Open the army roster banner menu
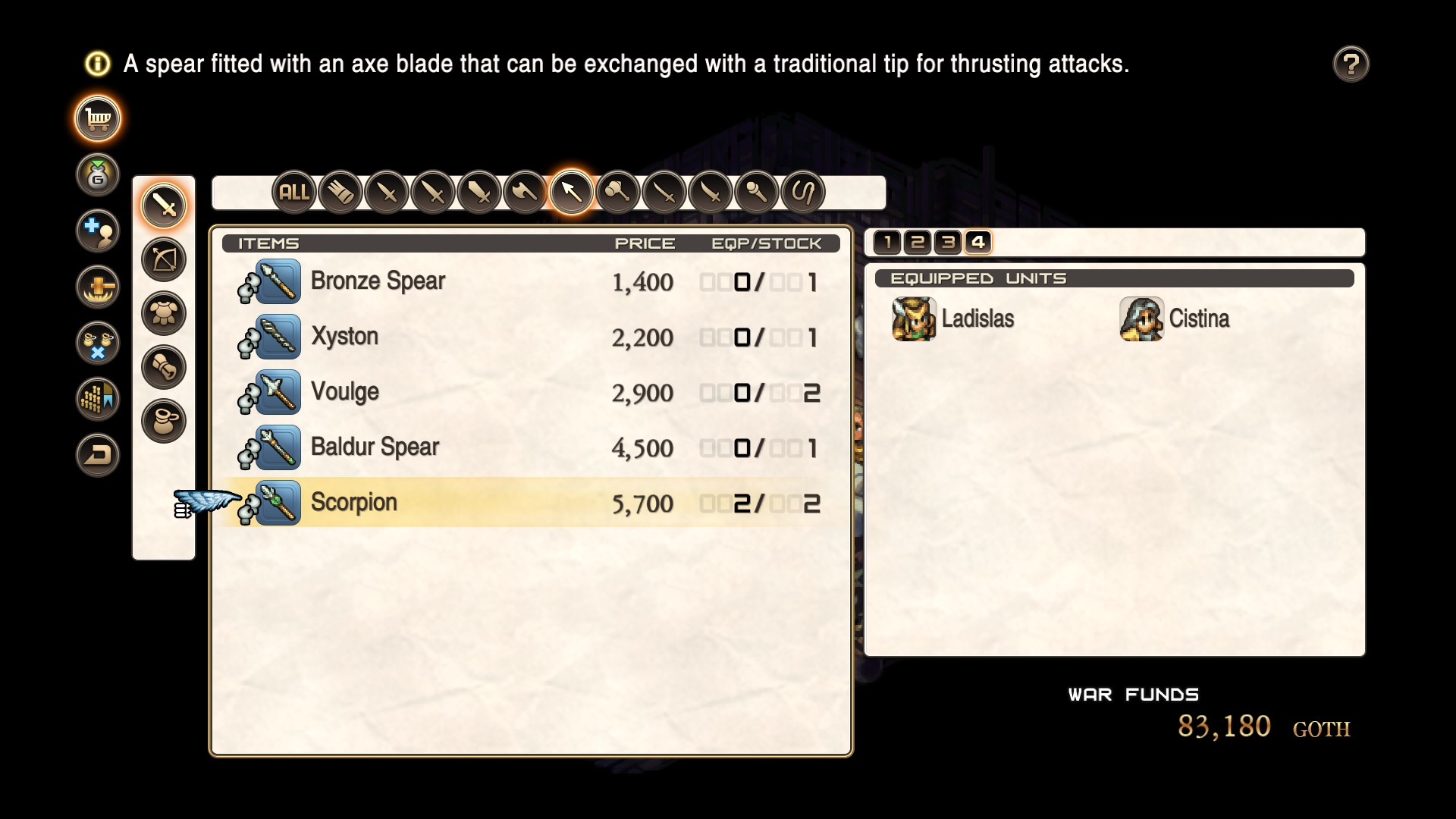 click(x=98, y=398)
